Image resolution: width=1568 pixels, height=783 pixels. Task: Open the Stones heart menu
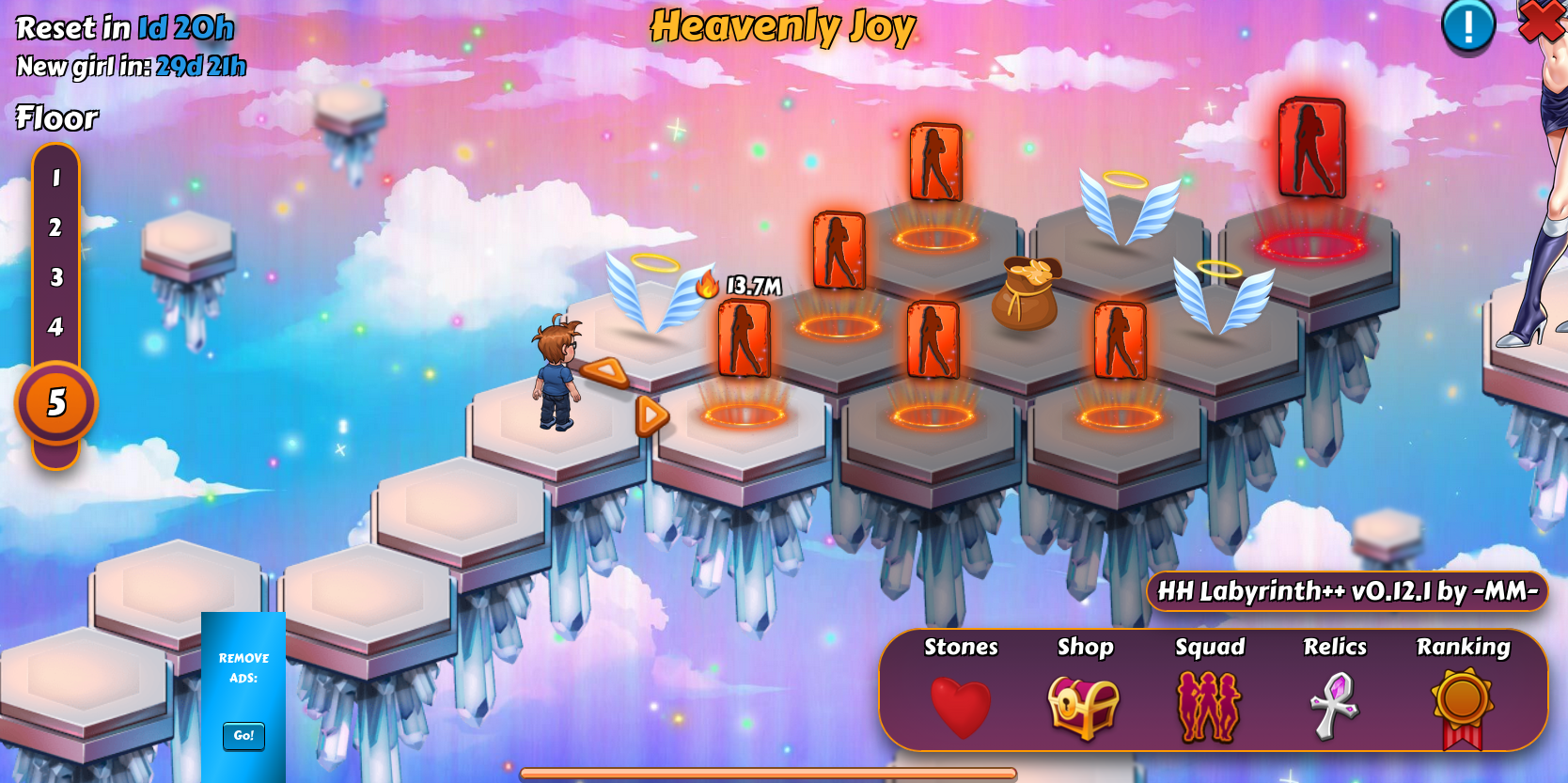961,707
